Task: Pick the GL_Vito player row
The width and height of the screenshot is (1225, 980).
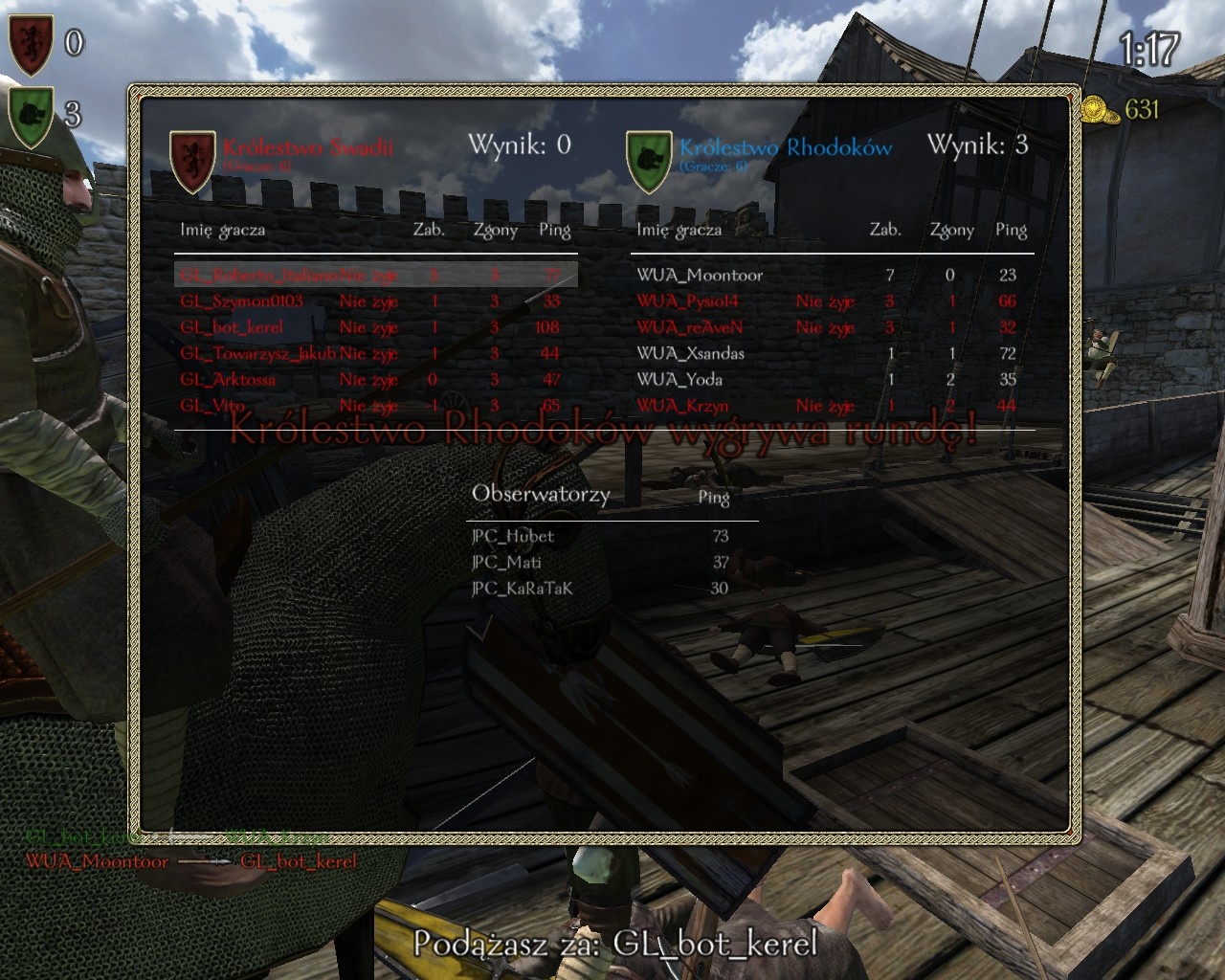Action: pos(212,406)
